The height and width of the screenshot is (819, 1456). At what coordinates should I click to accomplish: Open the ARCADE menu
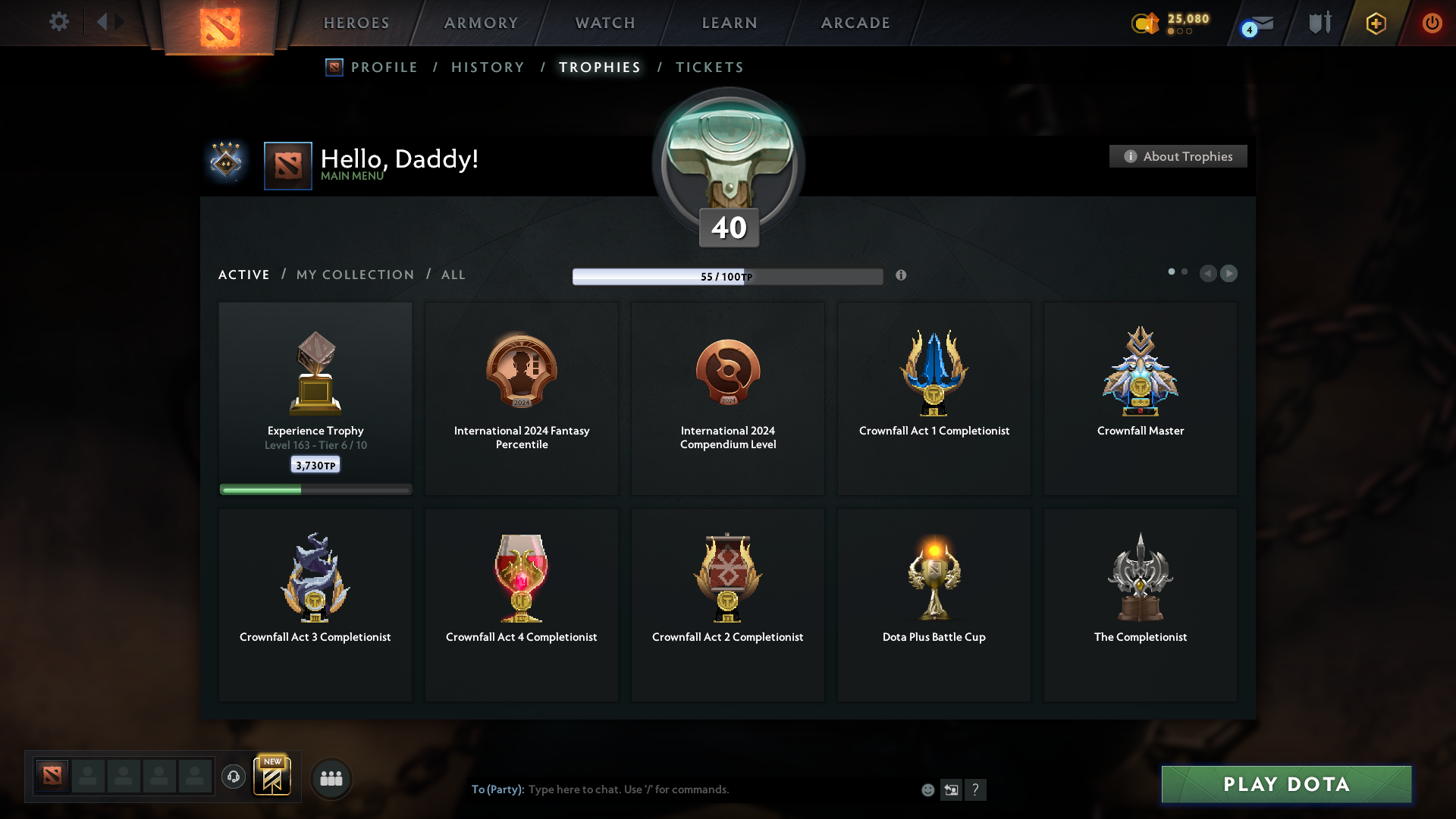(855, 23)
